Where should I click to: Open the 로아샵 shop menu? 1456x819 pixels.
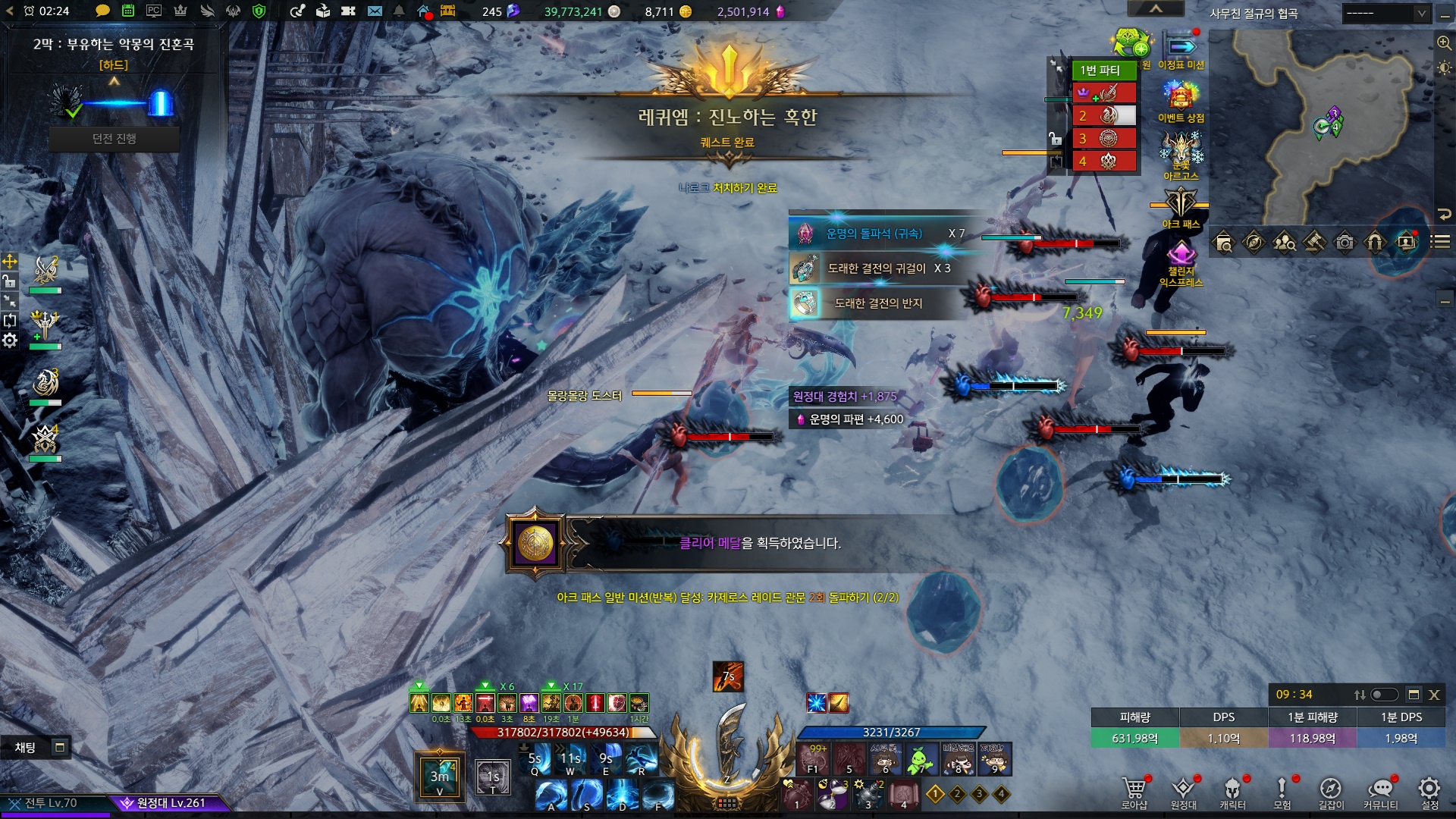(x=1134, y=791)
